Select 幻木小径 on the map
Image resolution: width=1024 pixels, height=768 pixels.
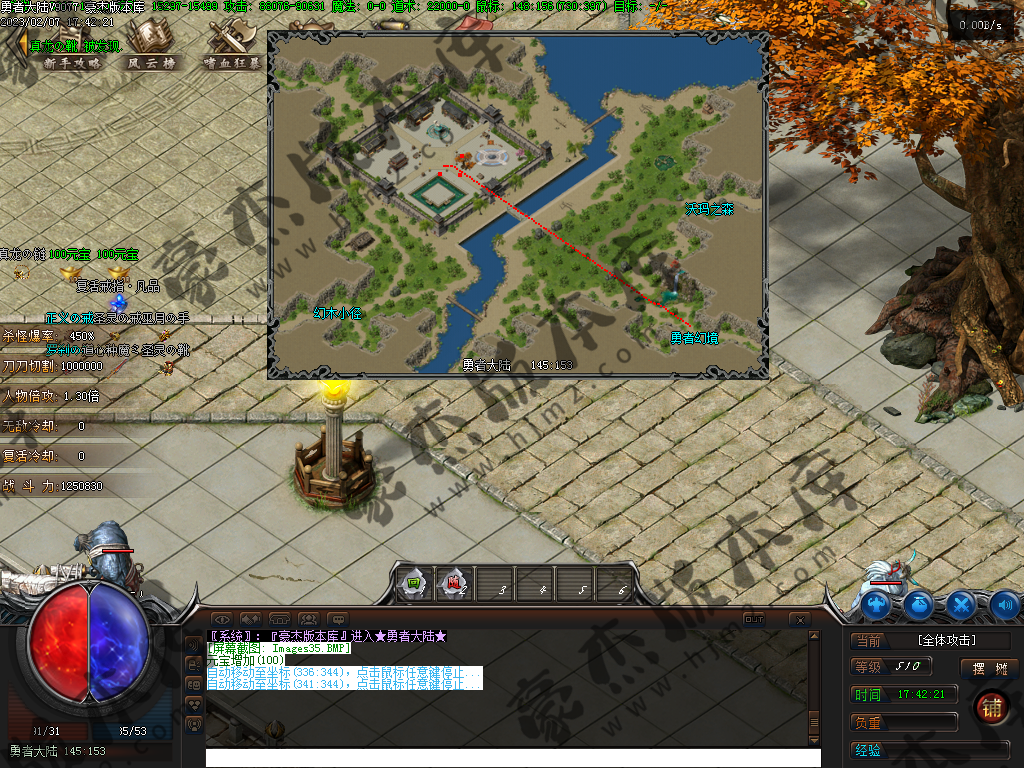tap(336, 313)
